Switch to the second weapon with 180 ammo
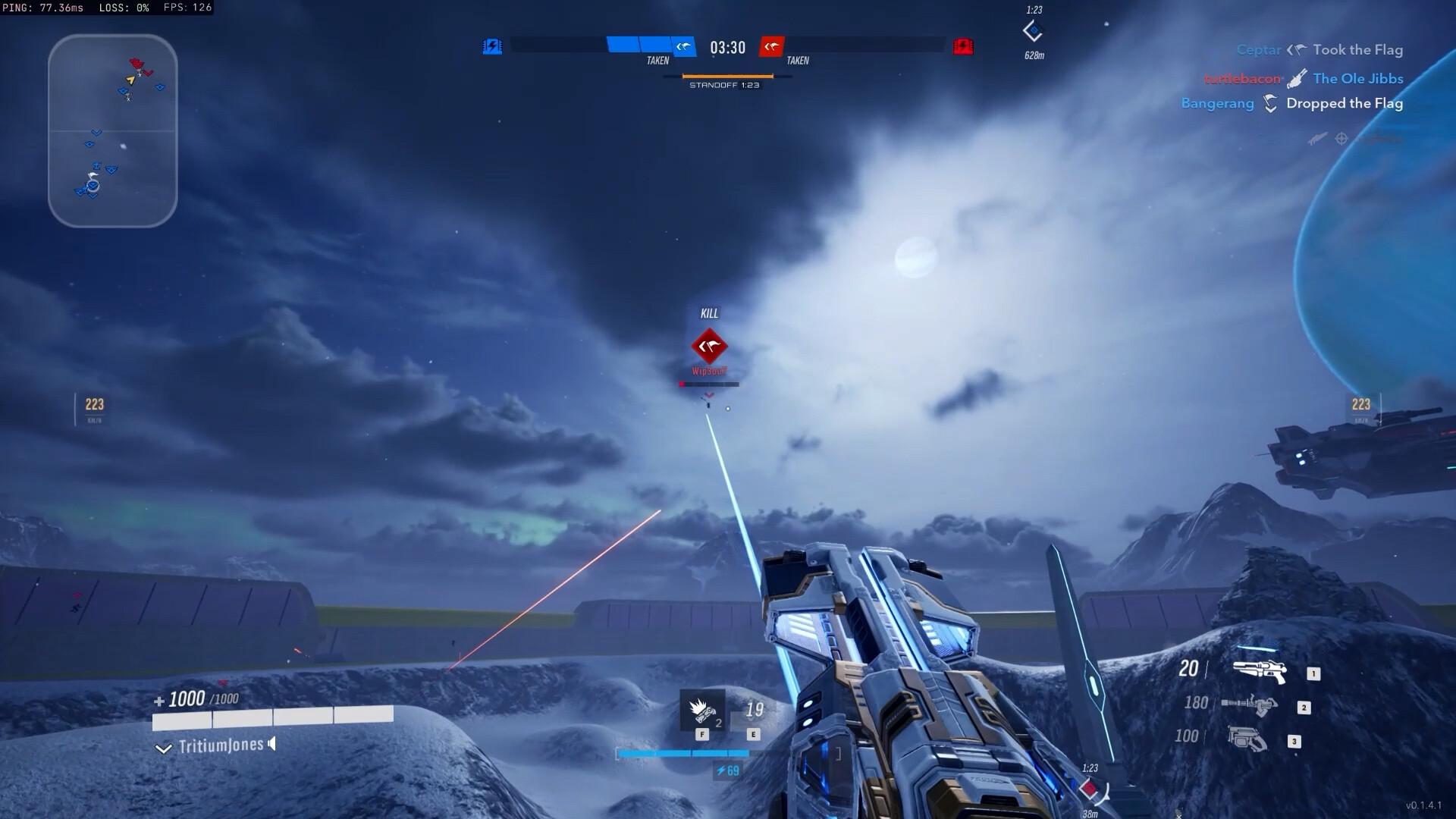This screenshot has width=1456, height=819. click(1249, 705)
